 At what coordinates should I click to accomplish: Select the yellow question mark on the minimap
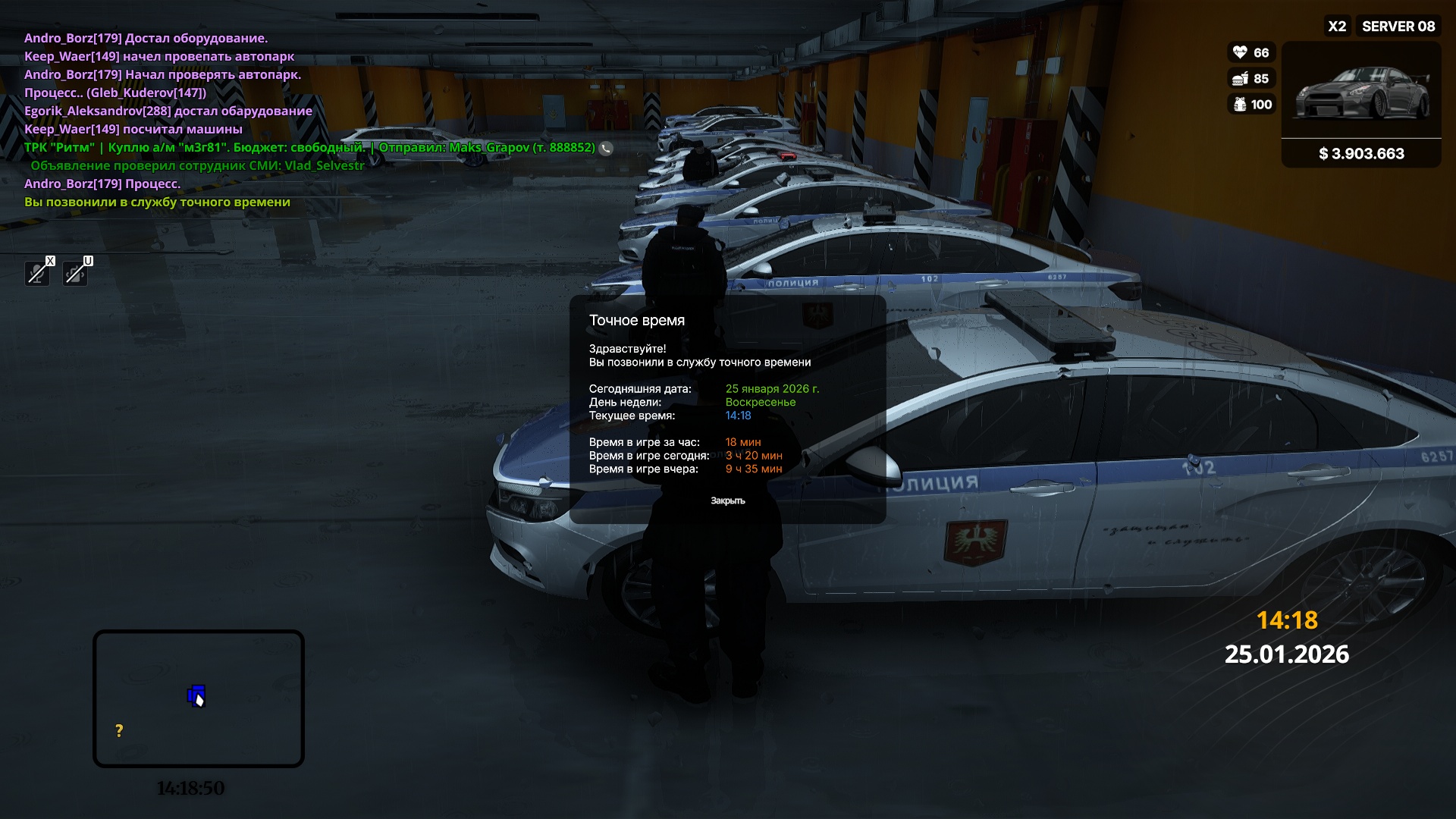tap(119, 731)
